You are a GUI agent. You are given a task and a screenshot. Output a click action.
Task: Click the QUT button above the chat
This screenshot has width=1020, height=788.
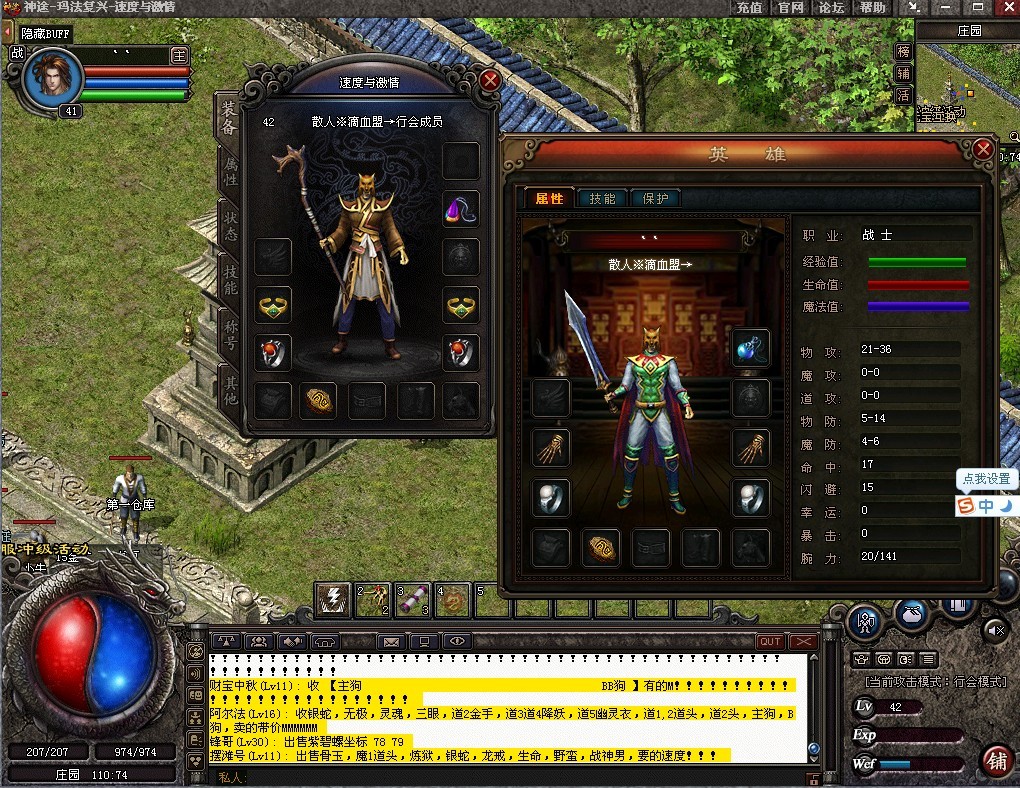coord(770,641)
